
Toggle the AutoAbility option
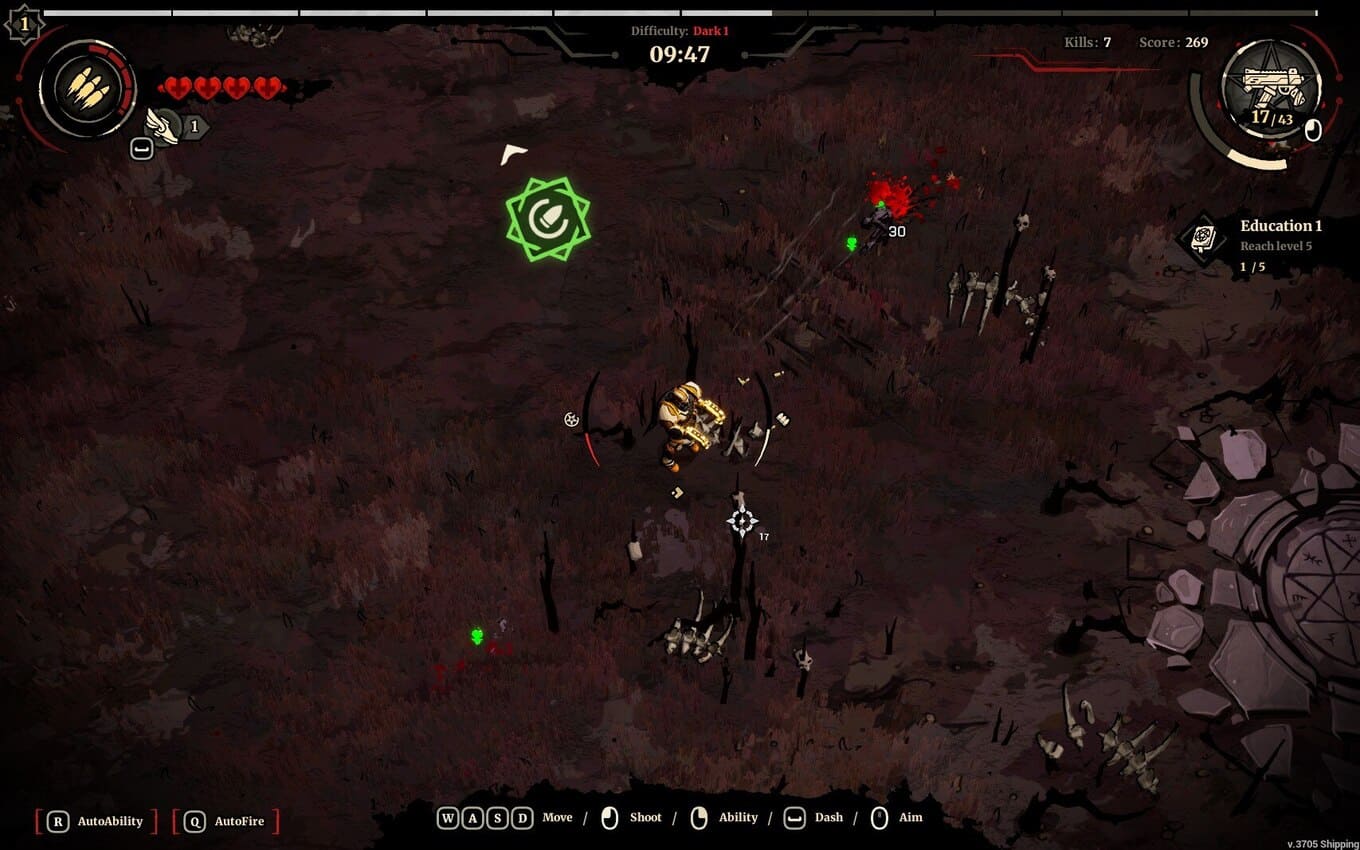pyautogui.click(x=97, y=821)
